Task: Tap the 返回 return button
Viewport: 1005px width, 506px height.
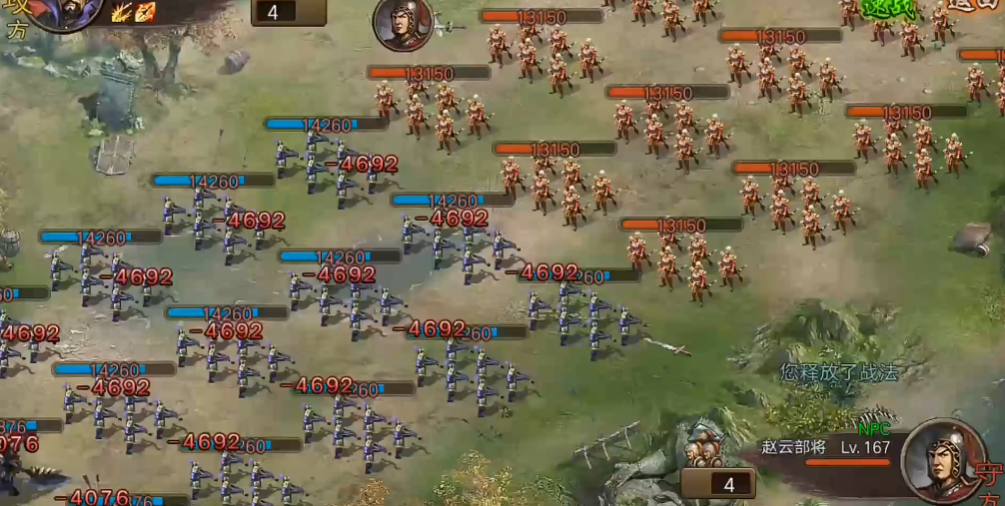Action: coord(974,6)
